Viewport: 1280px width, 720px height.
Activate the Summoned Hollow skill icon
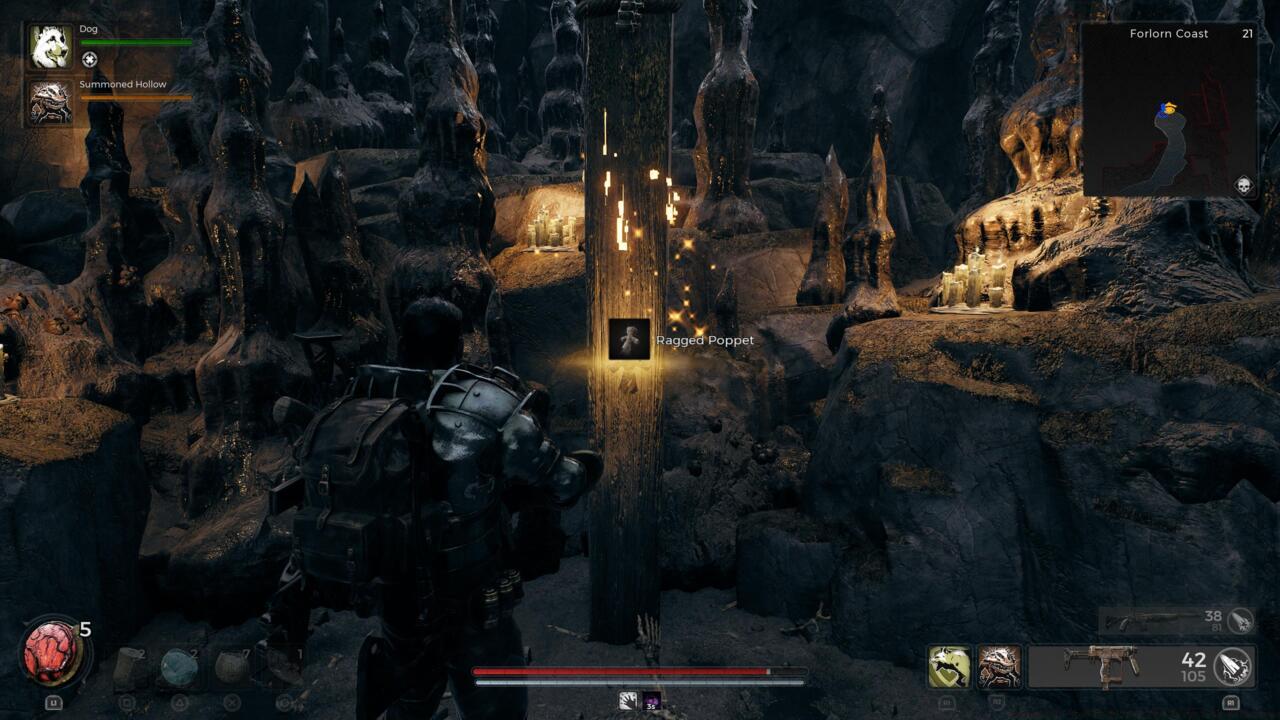[x=999, y=667]
